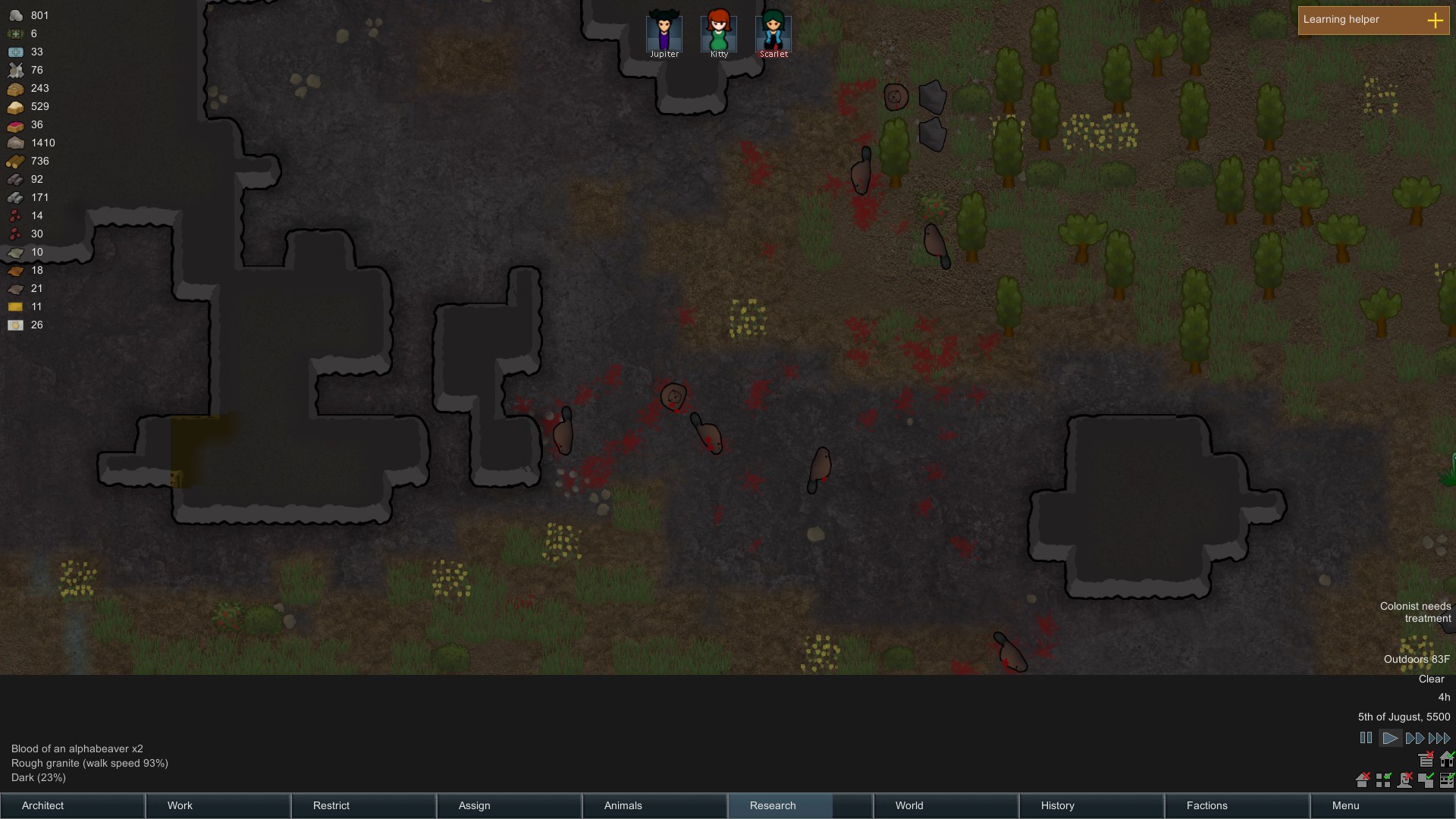
Task: Click the wood resource icon showing 736
Action: pos(15,161)
